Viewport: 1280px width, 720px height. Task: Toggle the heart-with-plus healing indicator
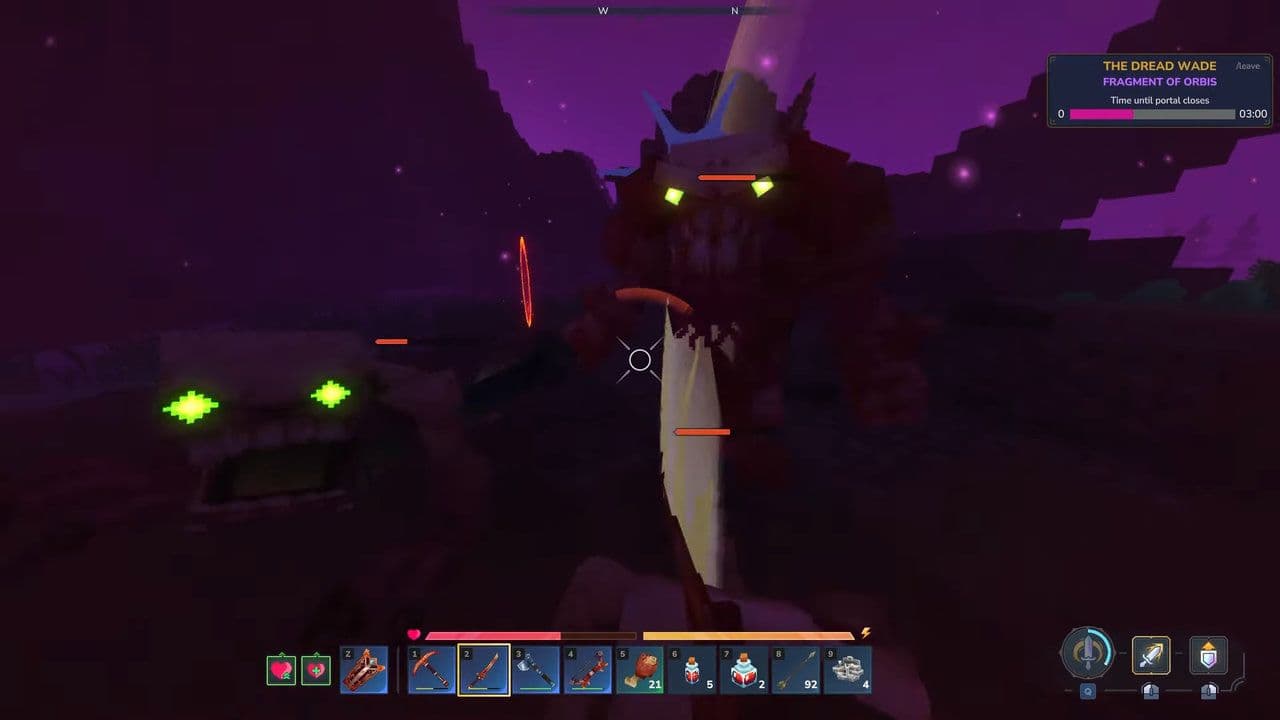pyautogui.click(x=317, y=668)
